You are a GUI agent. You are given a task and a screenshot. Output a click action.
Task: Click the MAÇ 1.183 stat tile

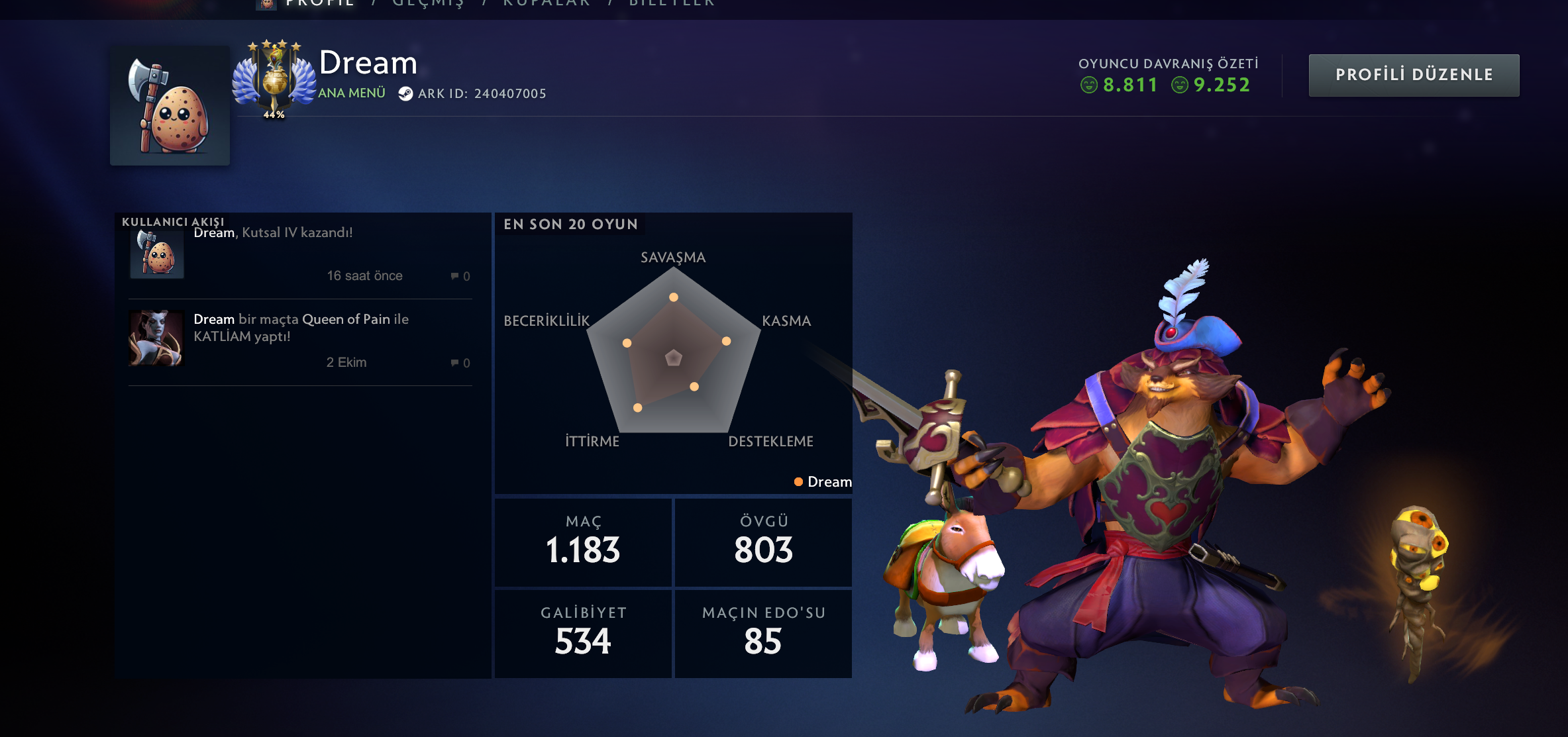click(583, 542)
